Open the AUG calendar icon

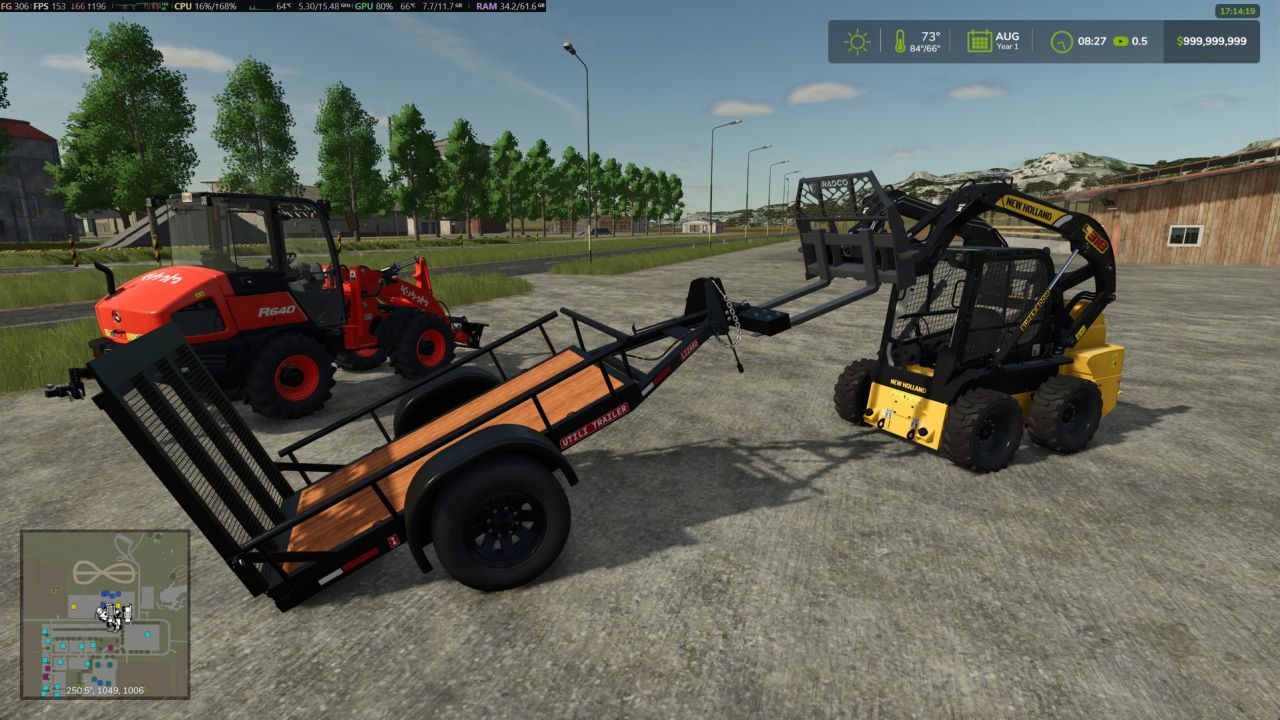[978, 38]
